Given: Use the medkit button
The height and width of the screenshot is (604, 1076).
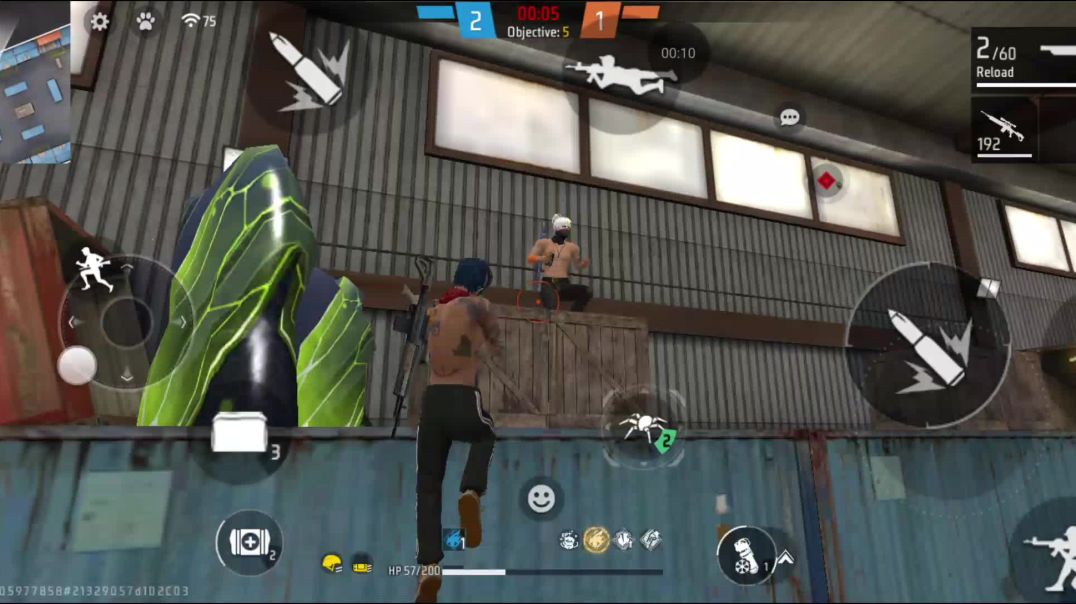Looking at the screenshot, I should pyautogui.click(x=248, y=542).
